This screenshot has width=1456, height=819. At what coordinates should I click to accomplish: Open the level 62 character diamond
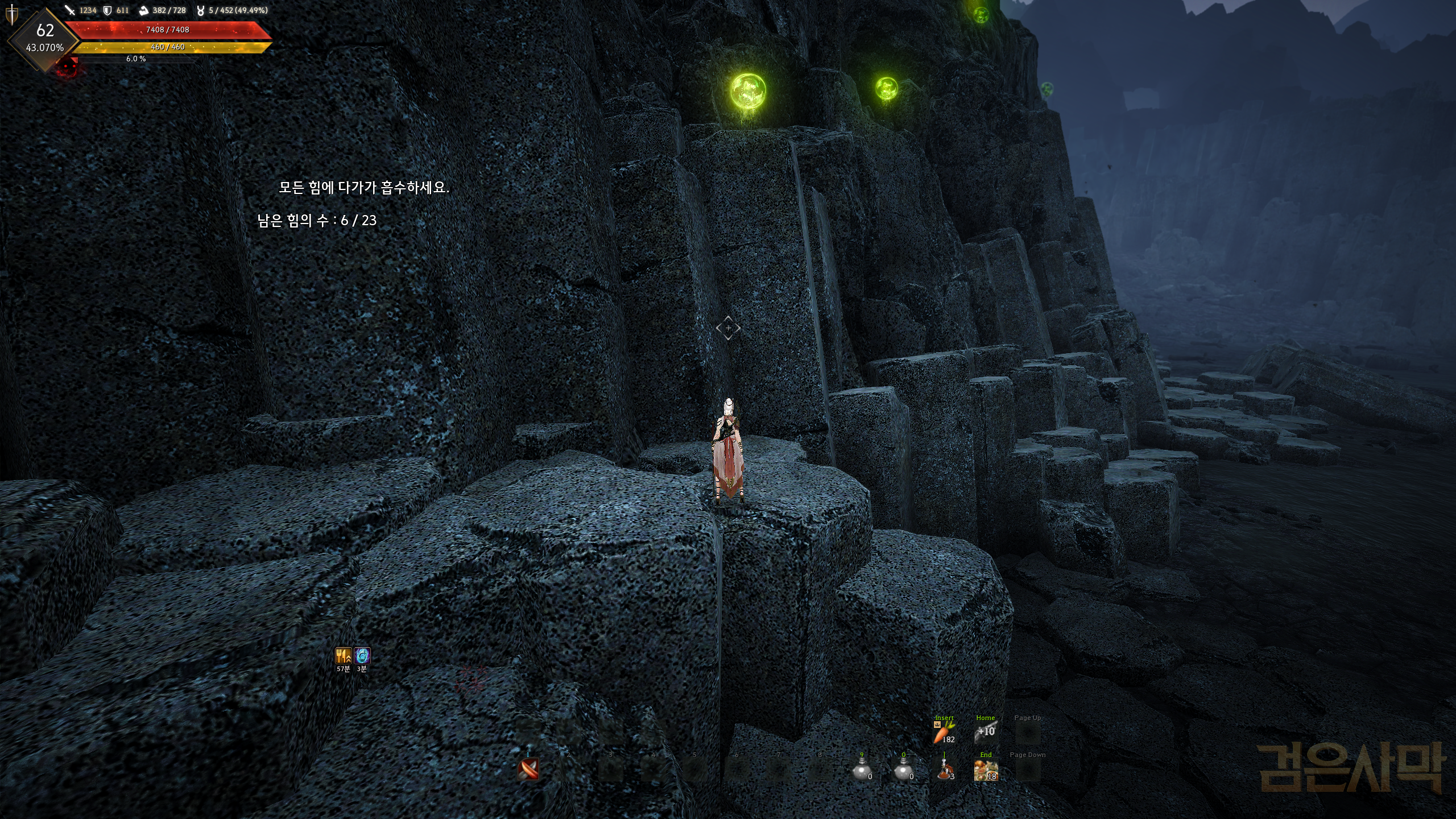tap(45, 38)
